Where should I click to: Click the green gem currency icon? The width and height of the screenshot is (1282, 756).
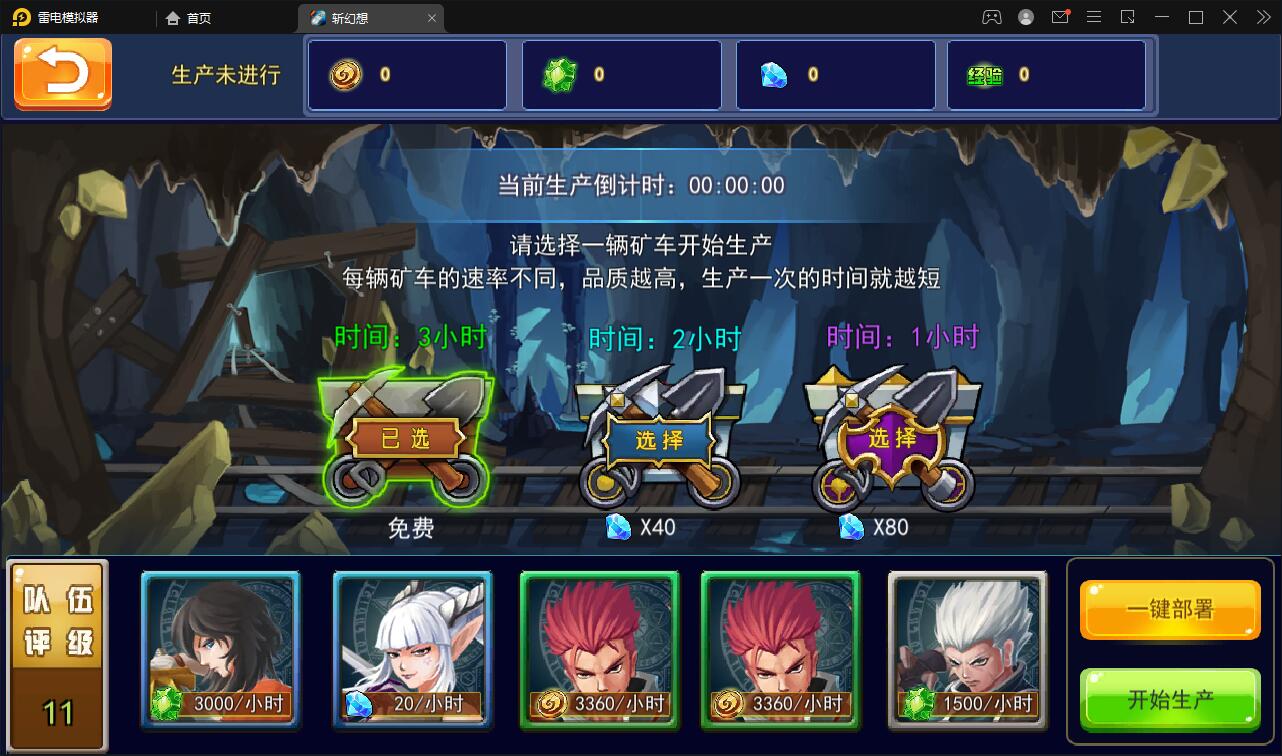pyautogui.click(x=561, y=74)
